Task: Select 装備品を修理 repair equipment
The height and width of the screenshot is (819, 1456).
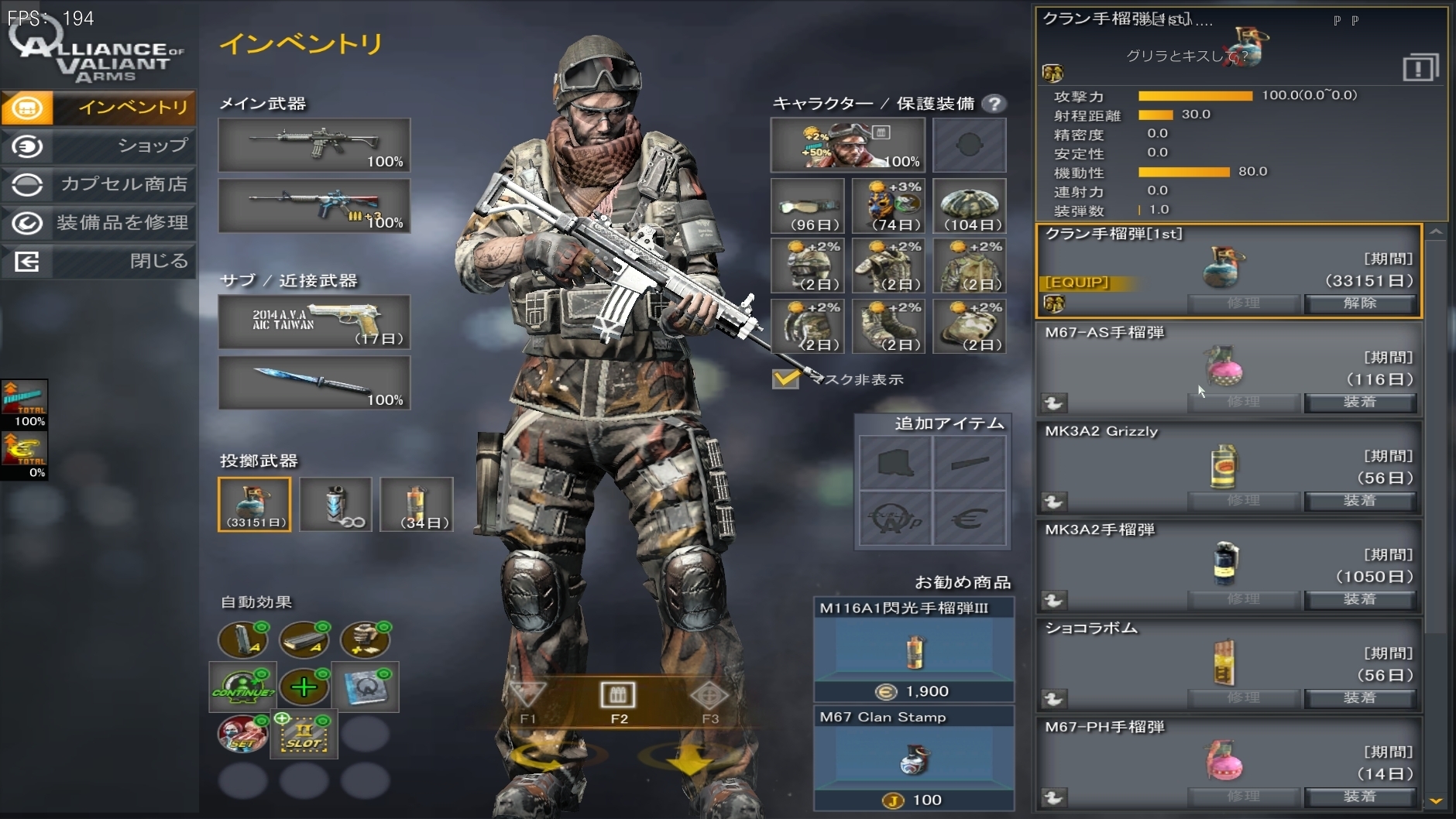Action: [99, 223]
